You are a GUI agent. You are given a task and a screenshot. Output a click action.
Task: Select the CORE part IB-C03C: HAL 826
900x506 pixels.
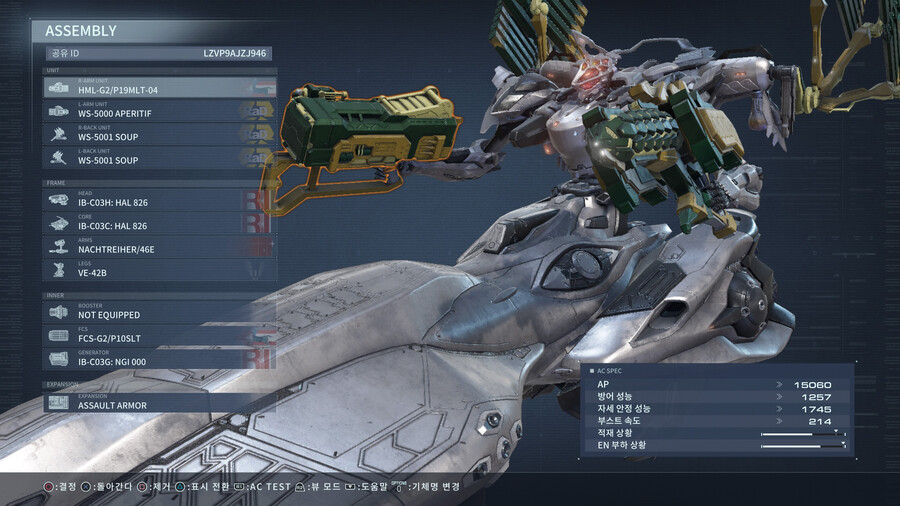[x=159, y=223]
